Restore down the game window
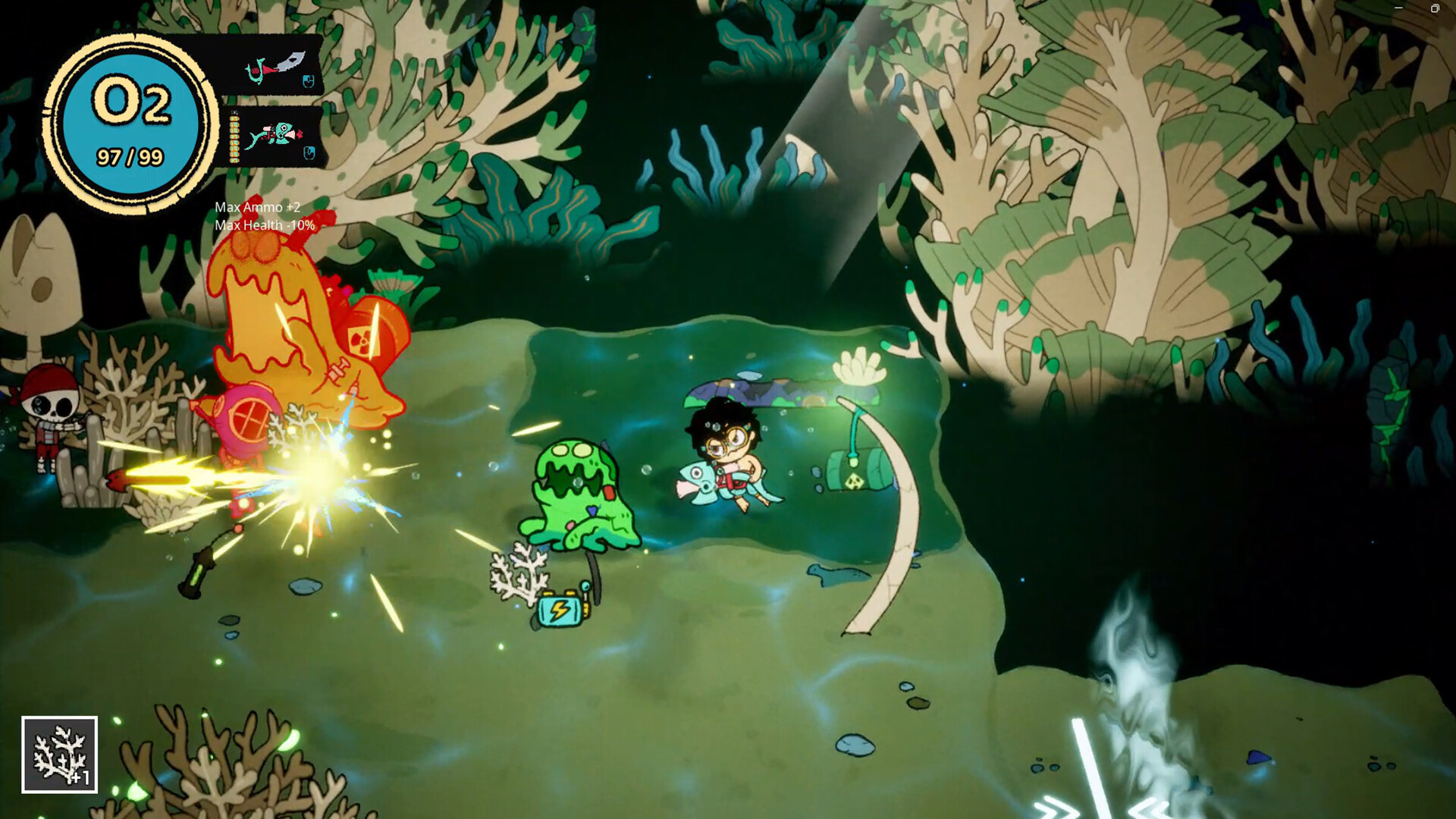Viewport: 1456px width, 819px height. click(1435, 8)
